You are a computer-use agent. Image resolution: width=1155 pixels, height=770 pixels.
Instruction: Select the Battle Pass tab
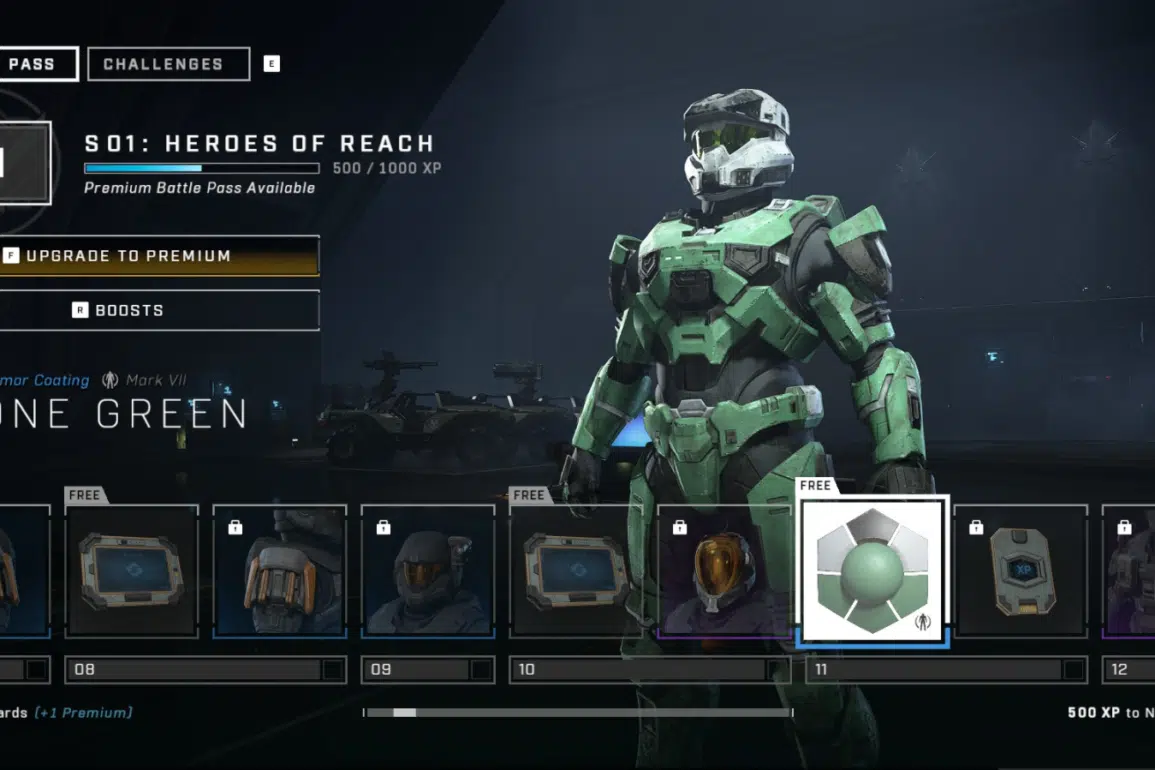(x=38, y=64)
